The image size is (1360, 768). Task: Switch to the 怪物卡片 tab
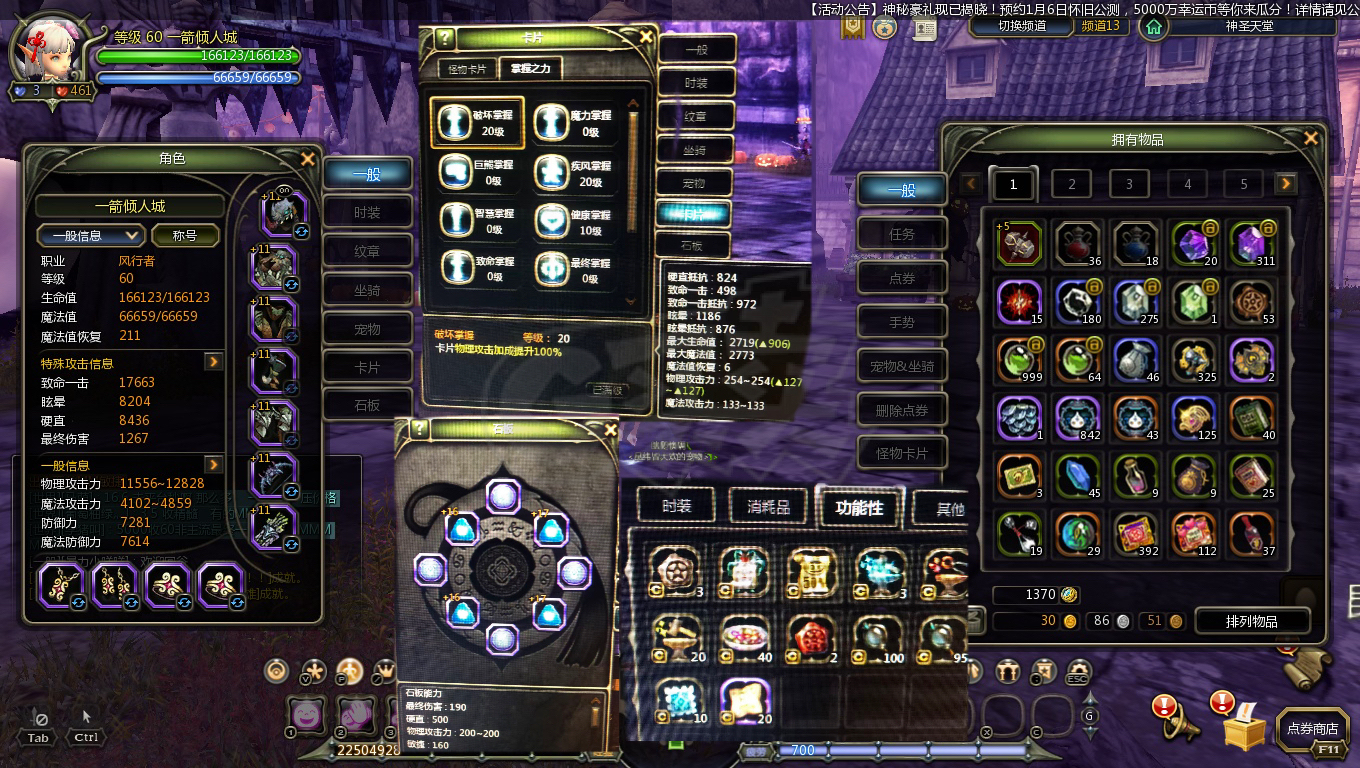[467, 69]
